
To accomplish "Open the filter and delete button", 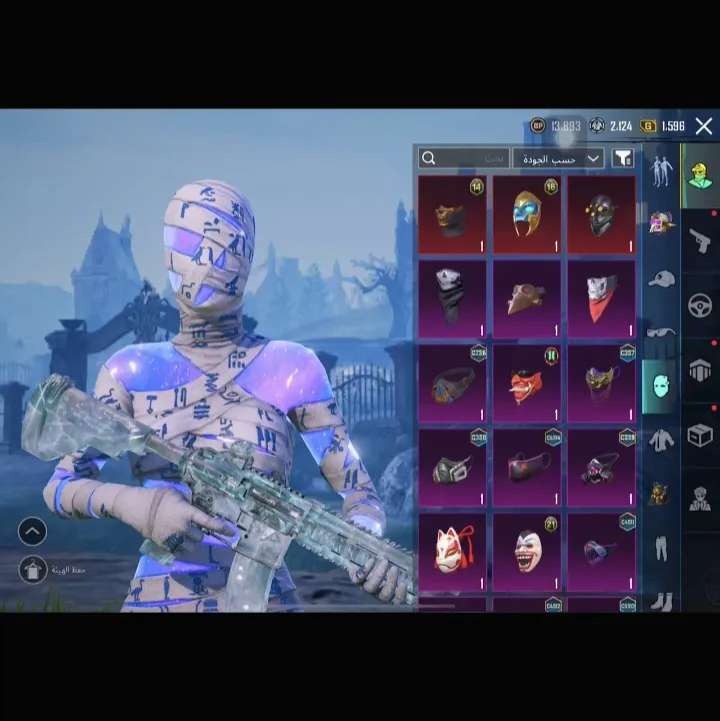I will pos(623,158).
